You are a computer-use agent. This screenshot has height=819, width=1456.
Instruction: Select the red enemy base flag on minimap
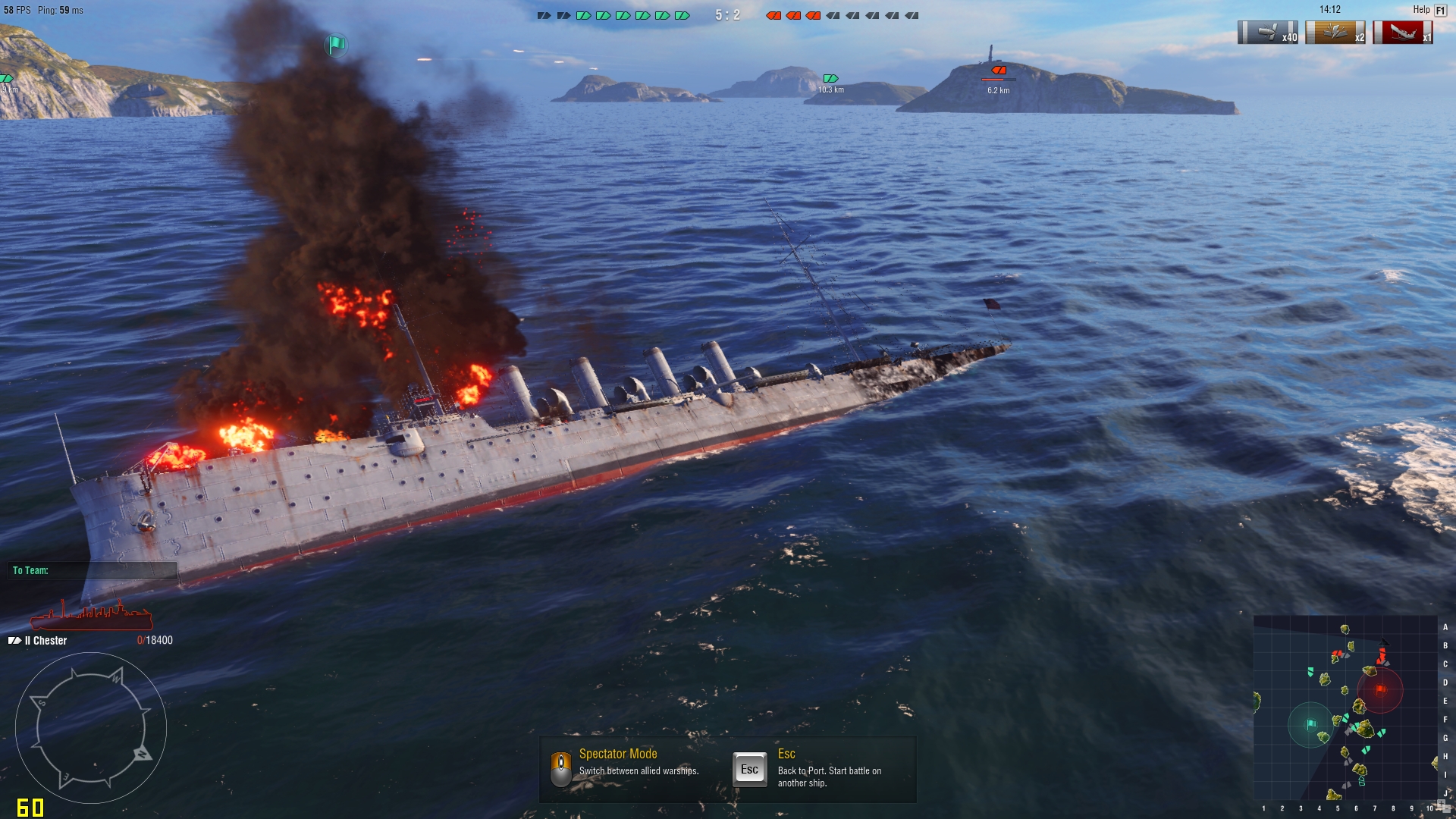[1380, 689]
